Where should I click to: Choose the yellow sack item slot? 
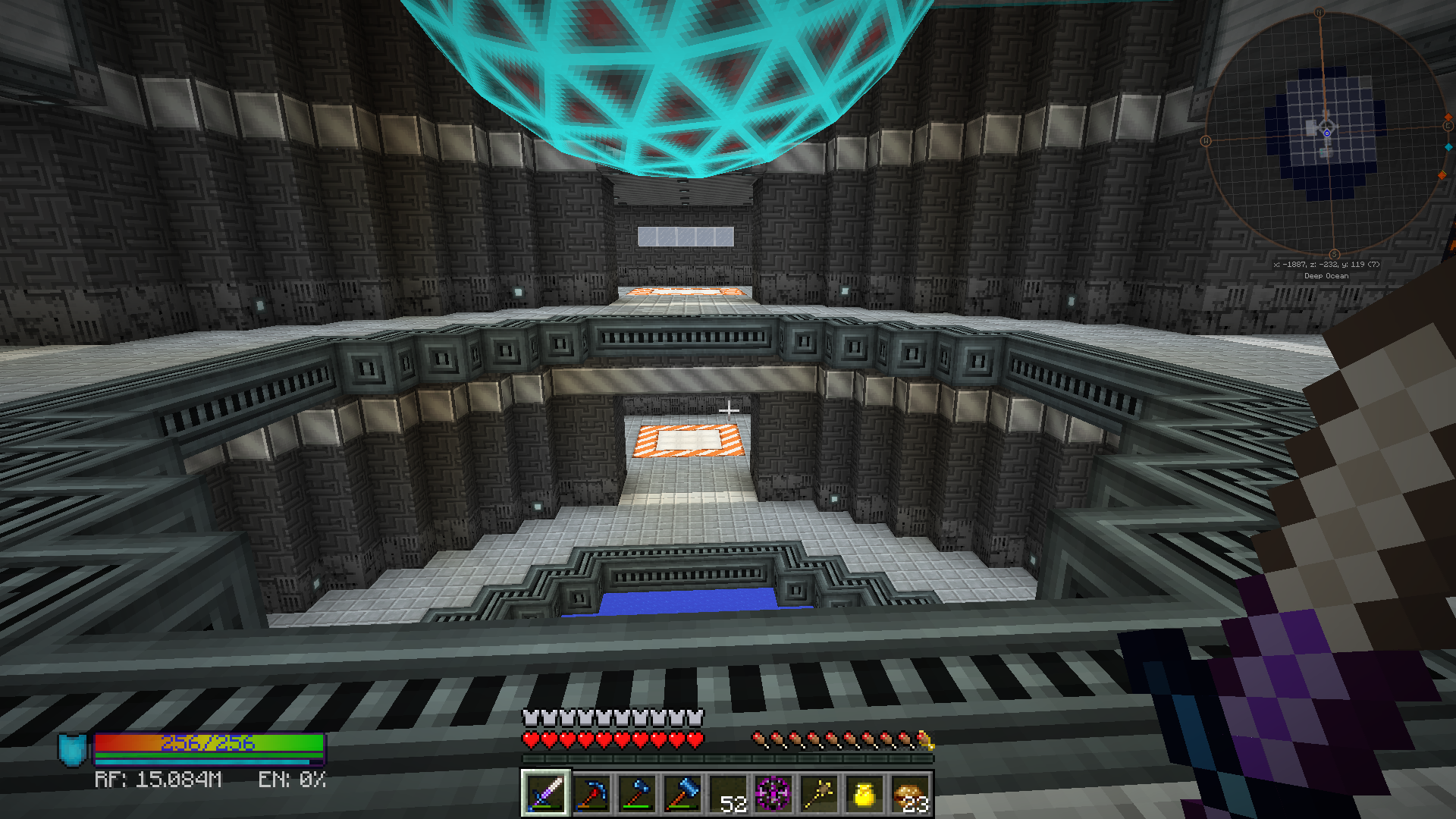(x=864, y=794)
